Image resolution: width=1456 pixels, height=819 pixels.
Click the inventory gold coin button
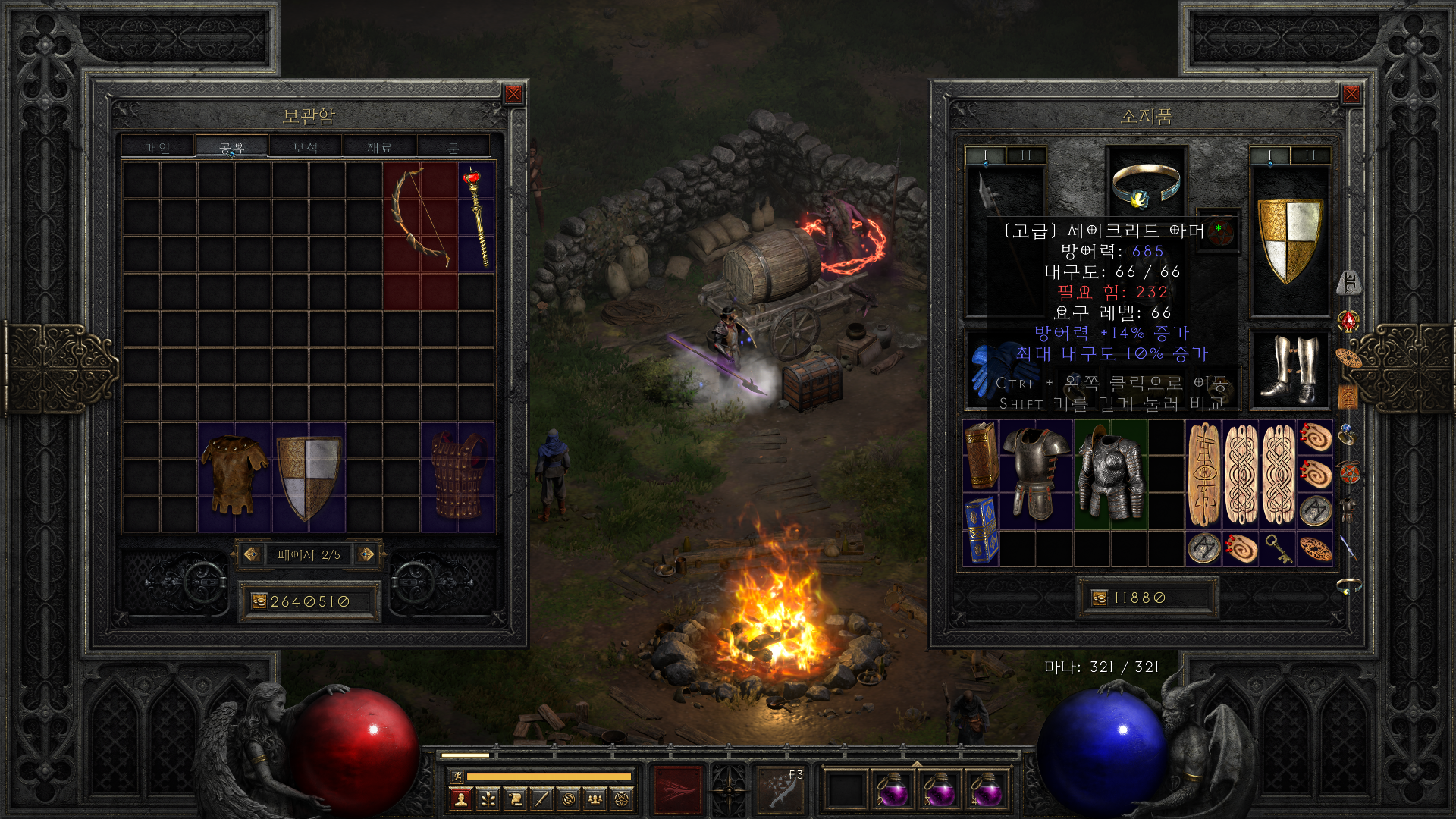[x=1100, y=598]
